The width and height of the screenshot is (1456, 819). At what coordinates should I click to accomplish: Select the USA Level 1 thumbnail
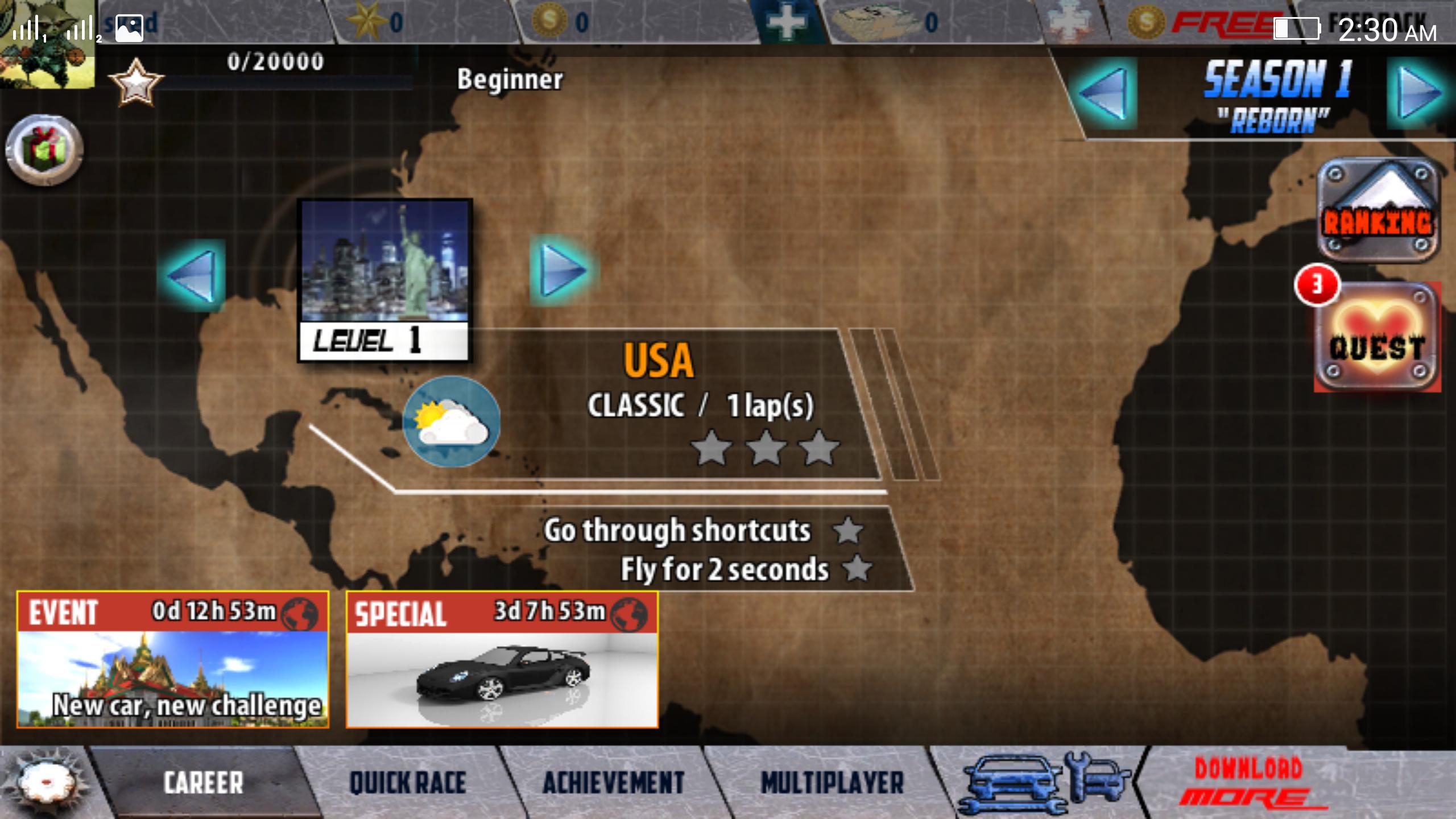[x=384, y=280]
